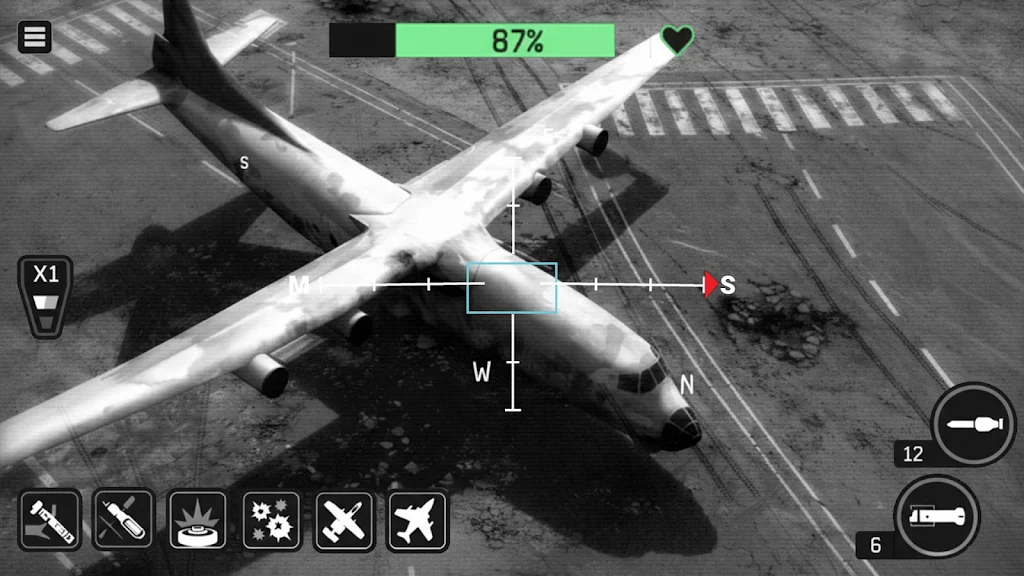Activate the landmine explosion ability
The height and width of the screenshot is (576, 1024).
[x=197, y=520]
